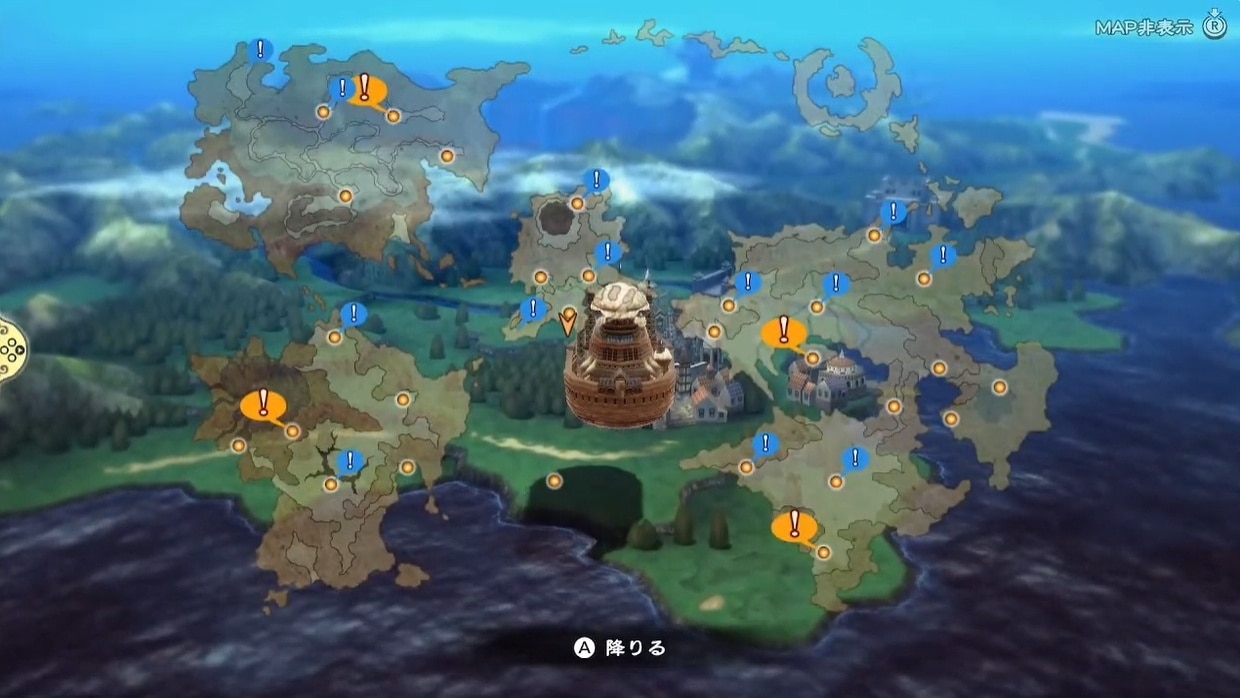1240x698 pixels.
Task: Select the blue exclamation marker at the northwest continent's top corner
Action: pyautogui.click(x=261, y=49)
